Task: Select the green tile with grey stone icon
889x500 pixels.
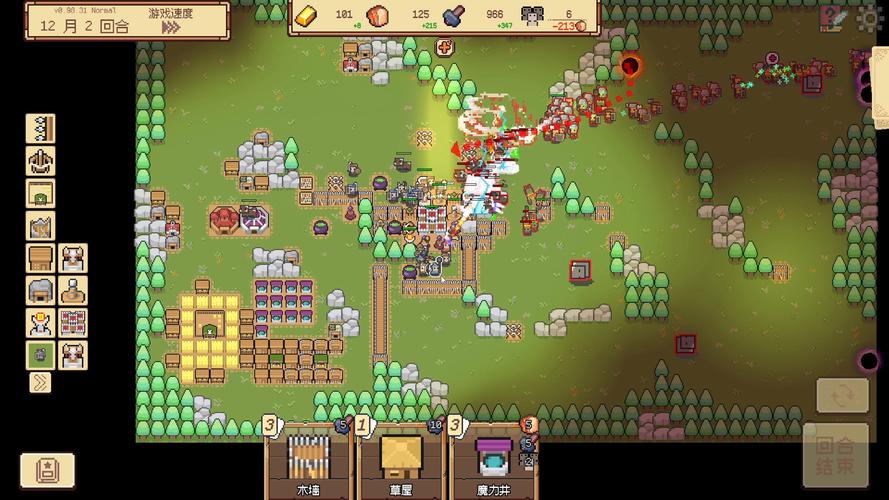Action: pyautogui.click(x=41, y=355)
